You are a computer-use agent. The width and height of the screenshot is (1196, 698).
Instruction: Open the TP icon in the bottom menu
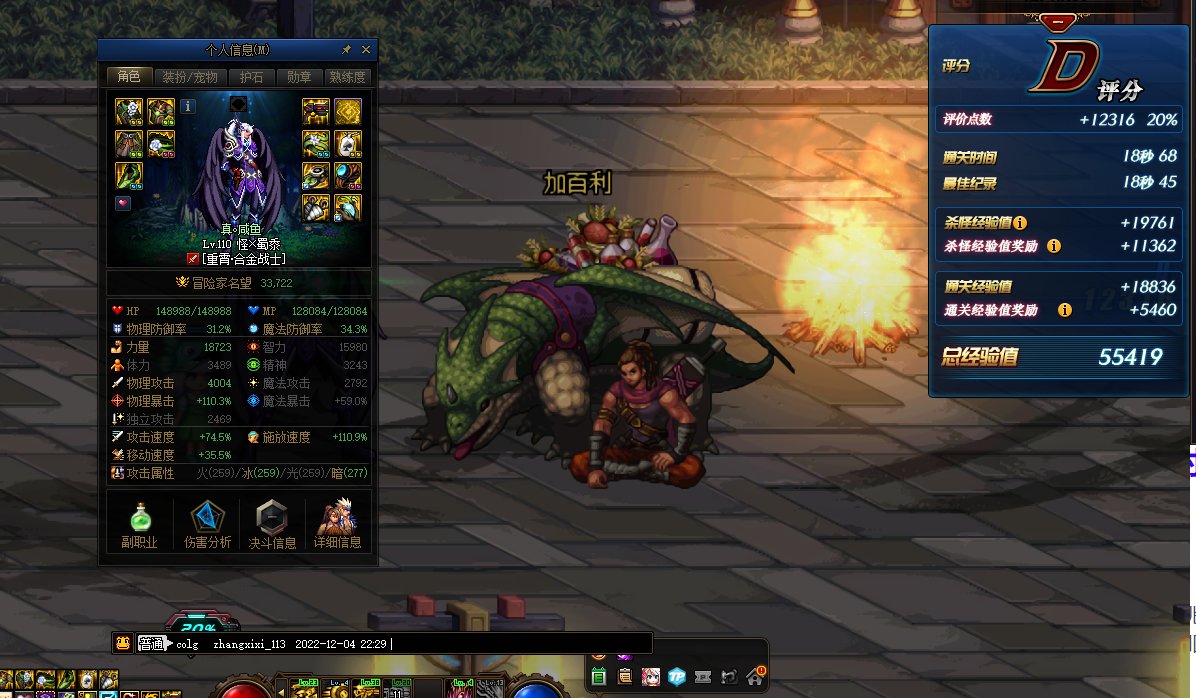tap(677, 676)
